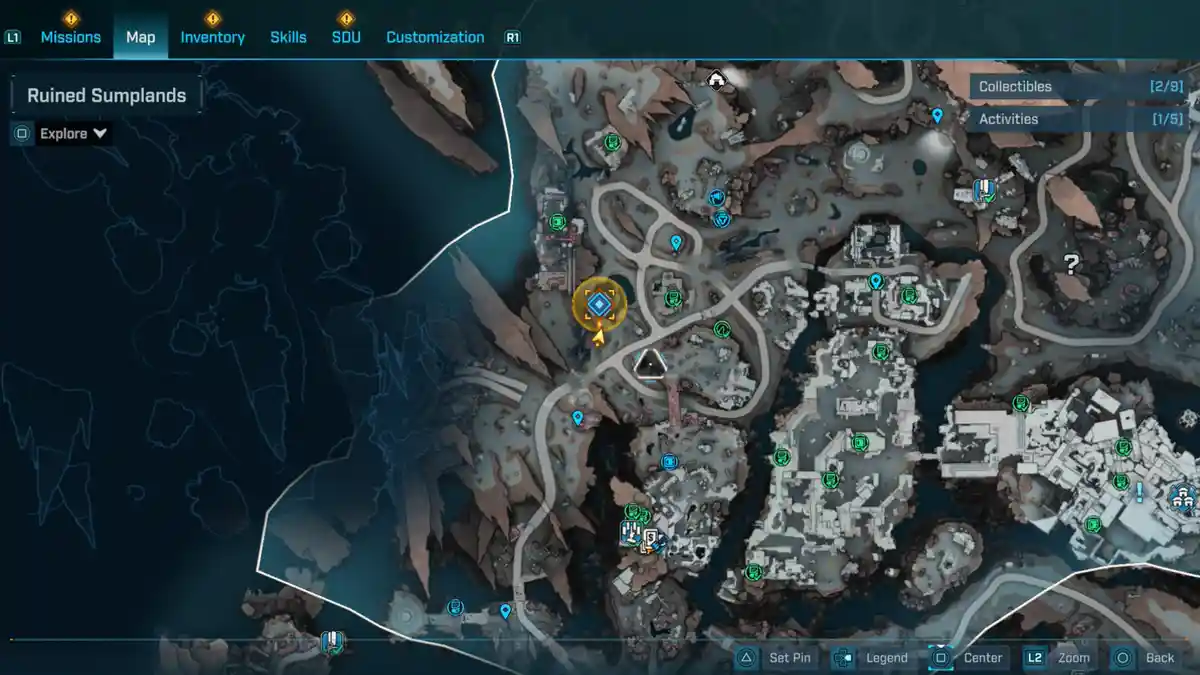The width and height of the screenshot is (1200, 675).
Task: Click the house icon map marker
Action: pyautogui.click(x=716, y=79)
